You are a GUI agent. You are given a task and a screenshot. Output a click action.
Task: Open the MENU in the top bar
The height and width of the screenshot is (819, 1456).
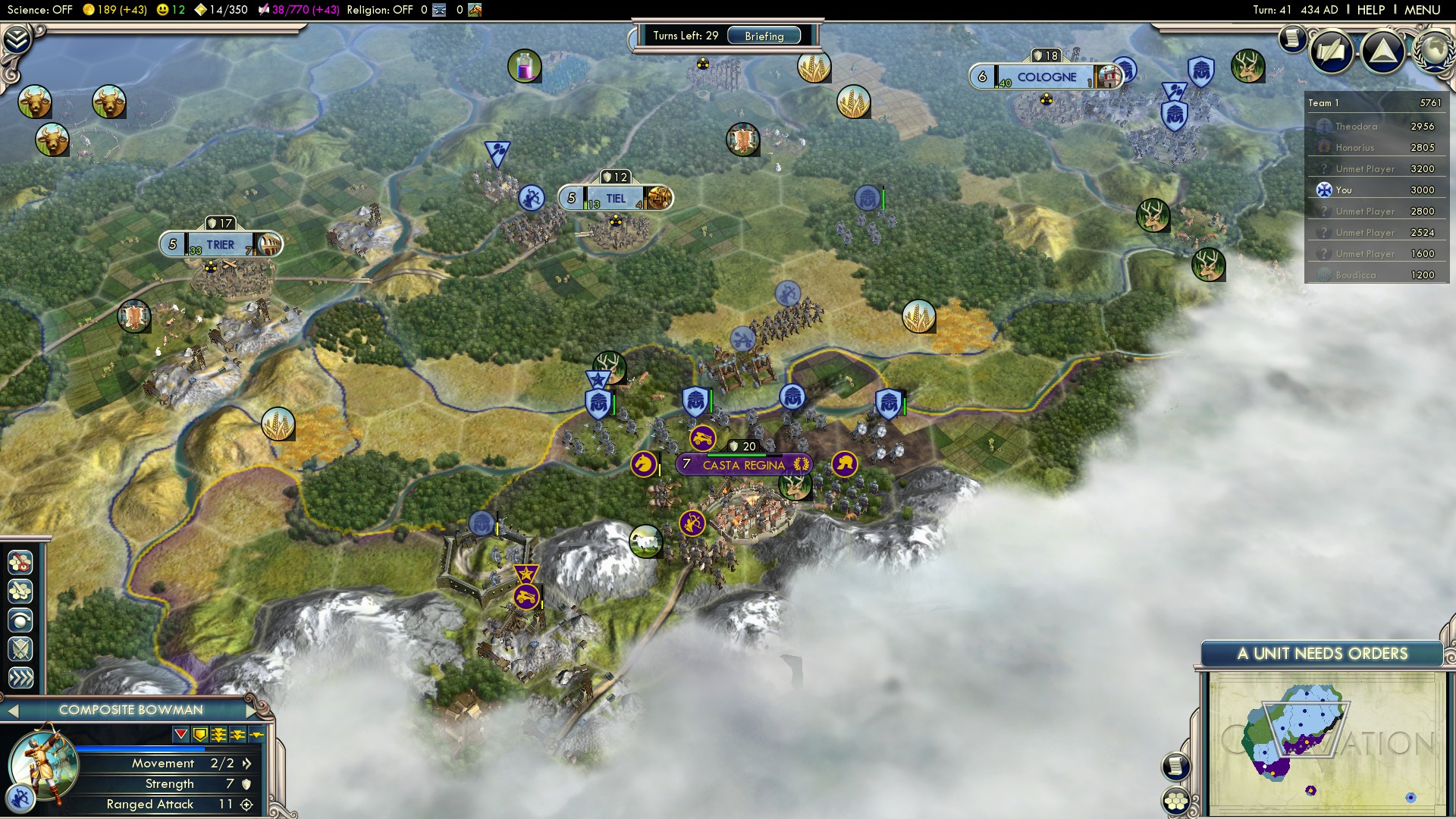[1422, 10]
